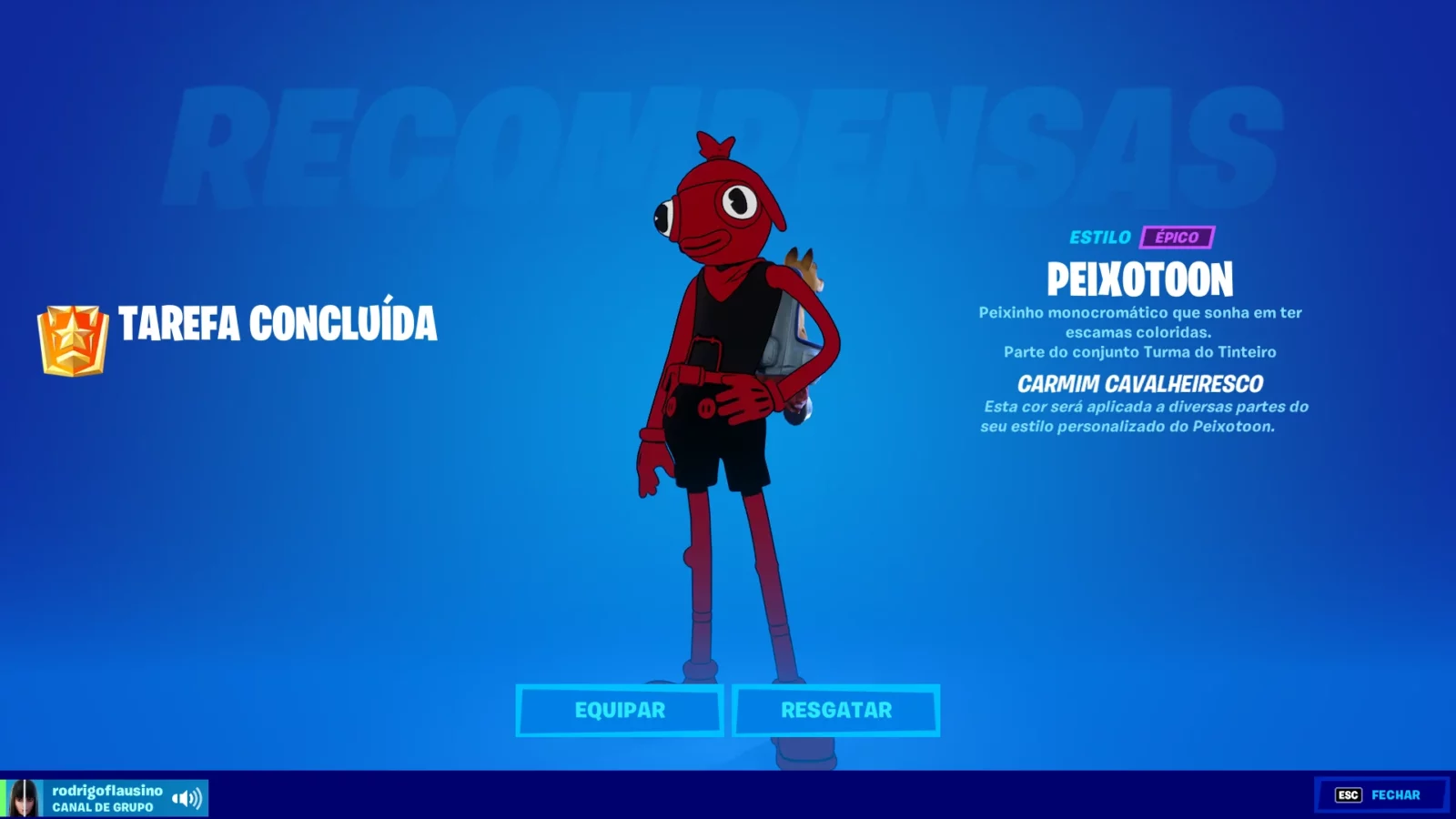
Task: Select the ÉPICO rarity badge
Action: coord(1178,238)
